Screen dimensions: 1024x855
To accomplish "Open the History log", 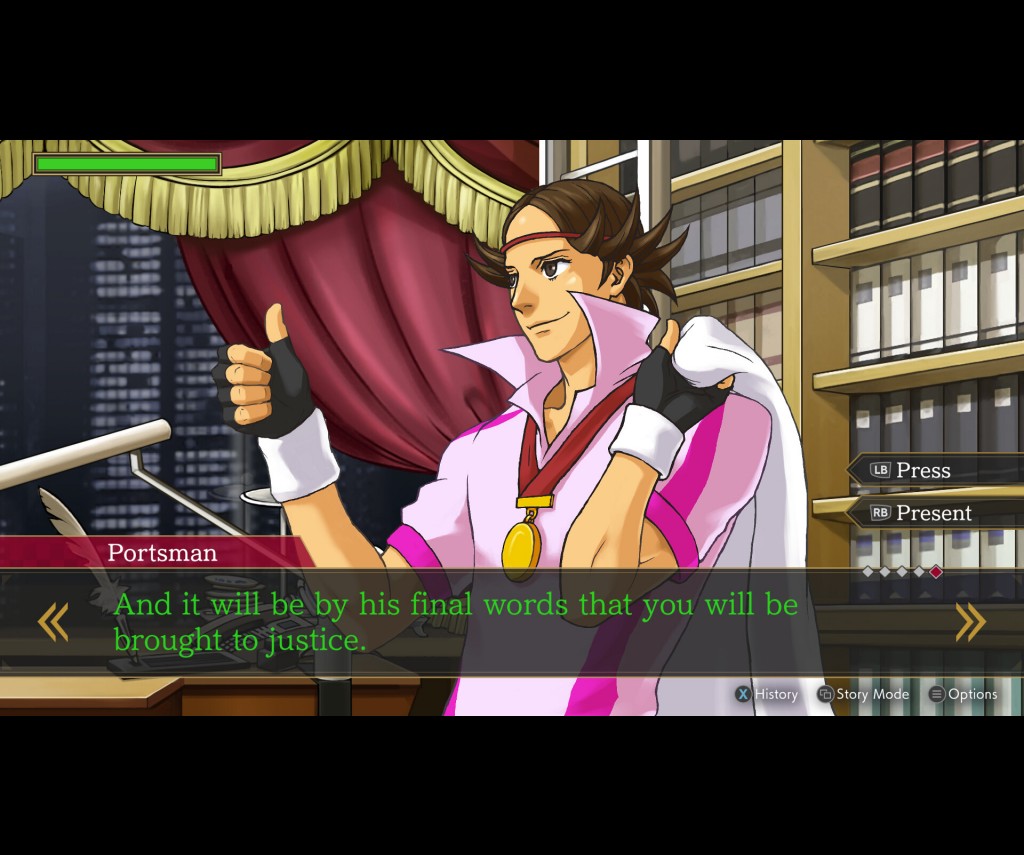I will pyautogui.click(x=767, y=694).
